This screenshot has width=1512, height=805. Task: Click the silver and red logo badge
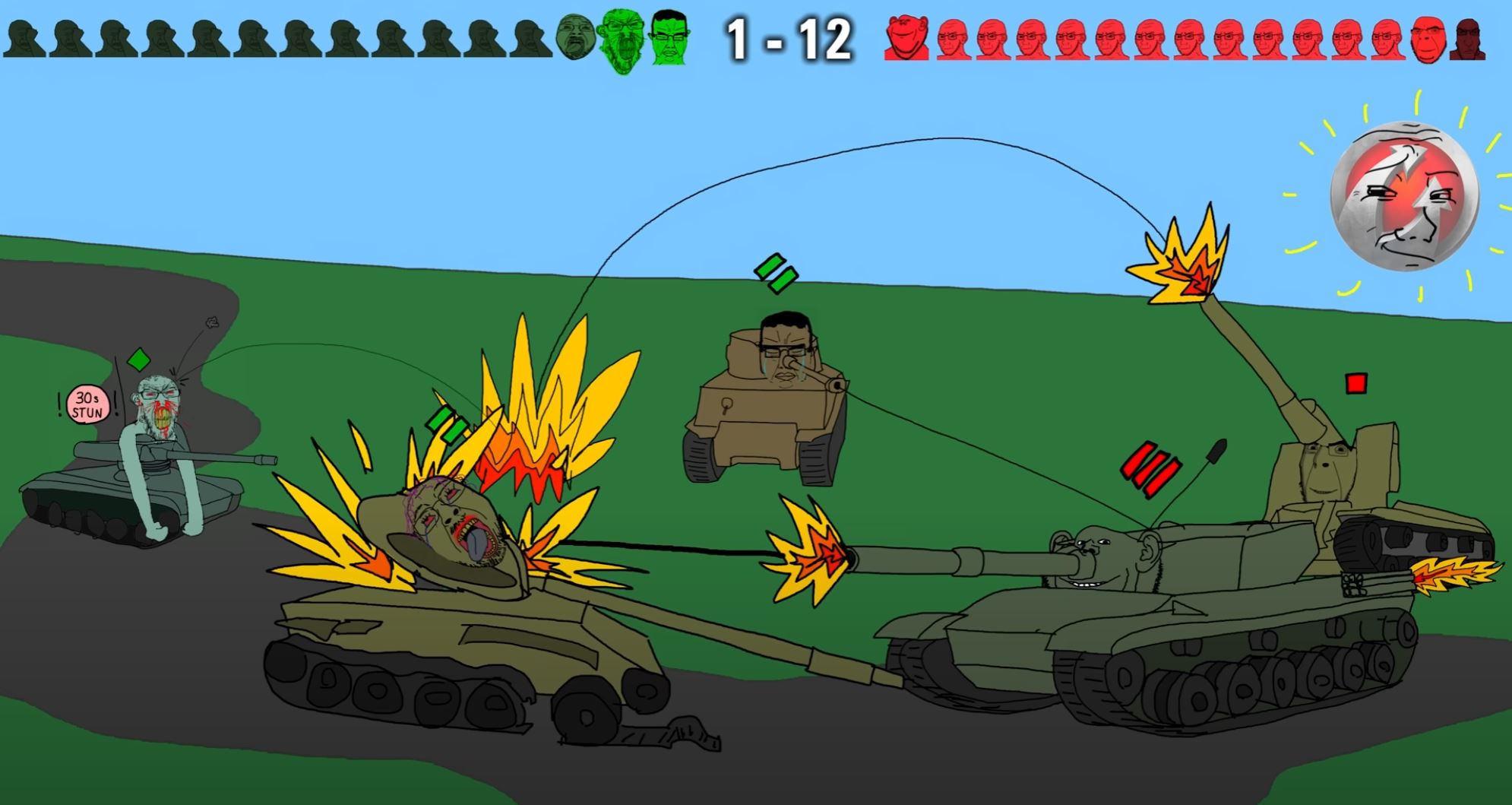[x=1405, y=196]
